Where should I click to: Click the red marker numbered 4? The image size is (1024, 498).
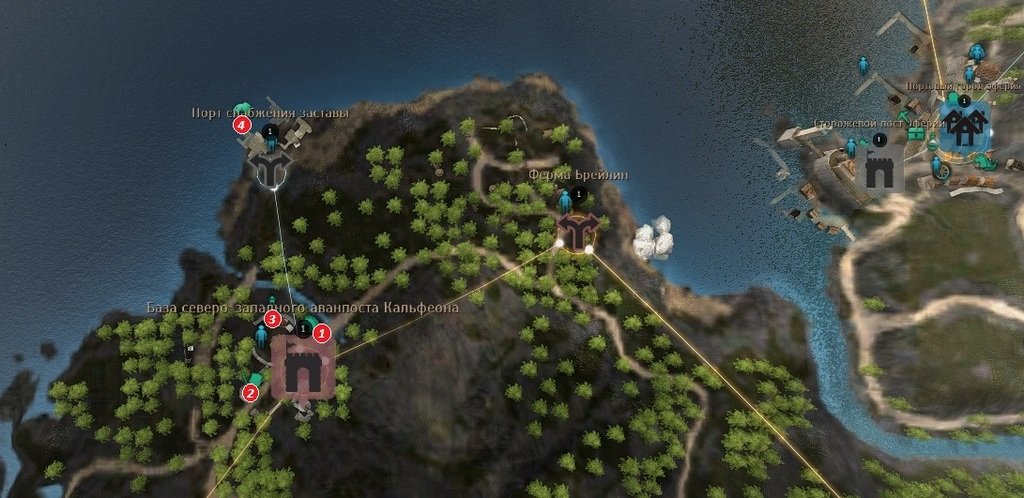coord(241,125)
